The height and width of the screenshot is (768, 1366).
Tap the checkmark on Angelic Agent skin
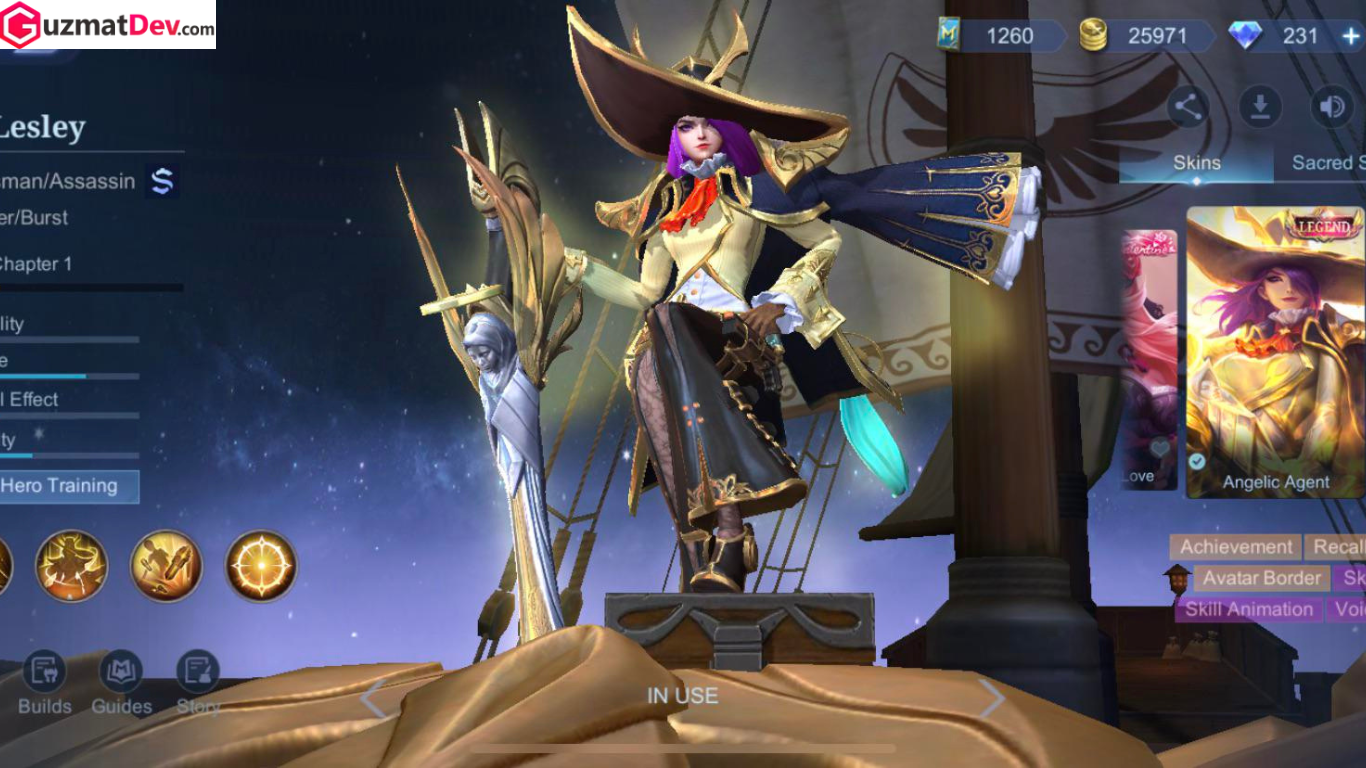click(1197, 462)
